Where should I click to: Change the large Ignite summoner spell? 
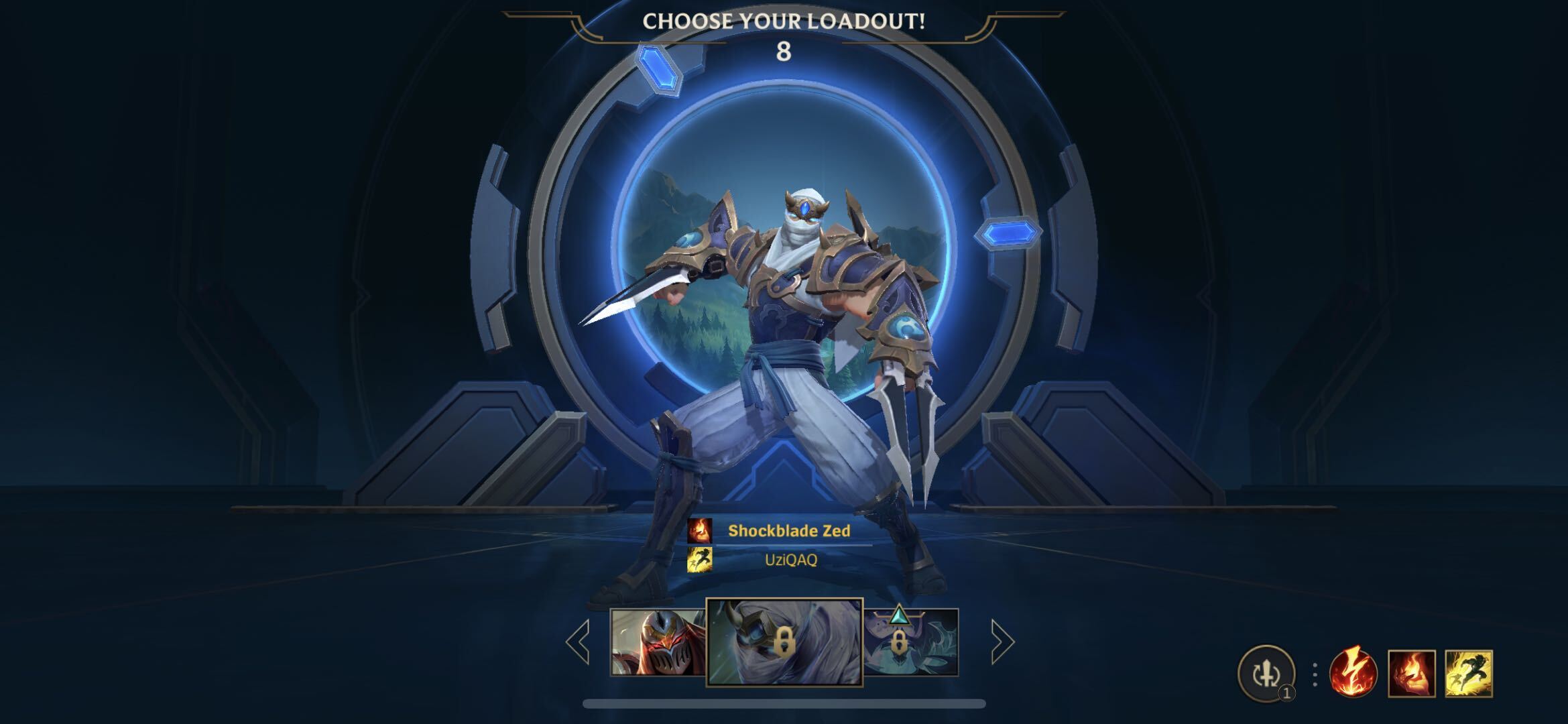coord(1411,673)
